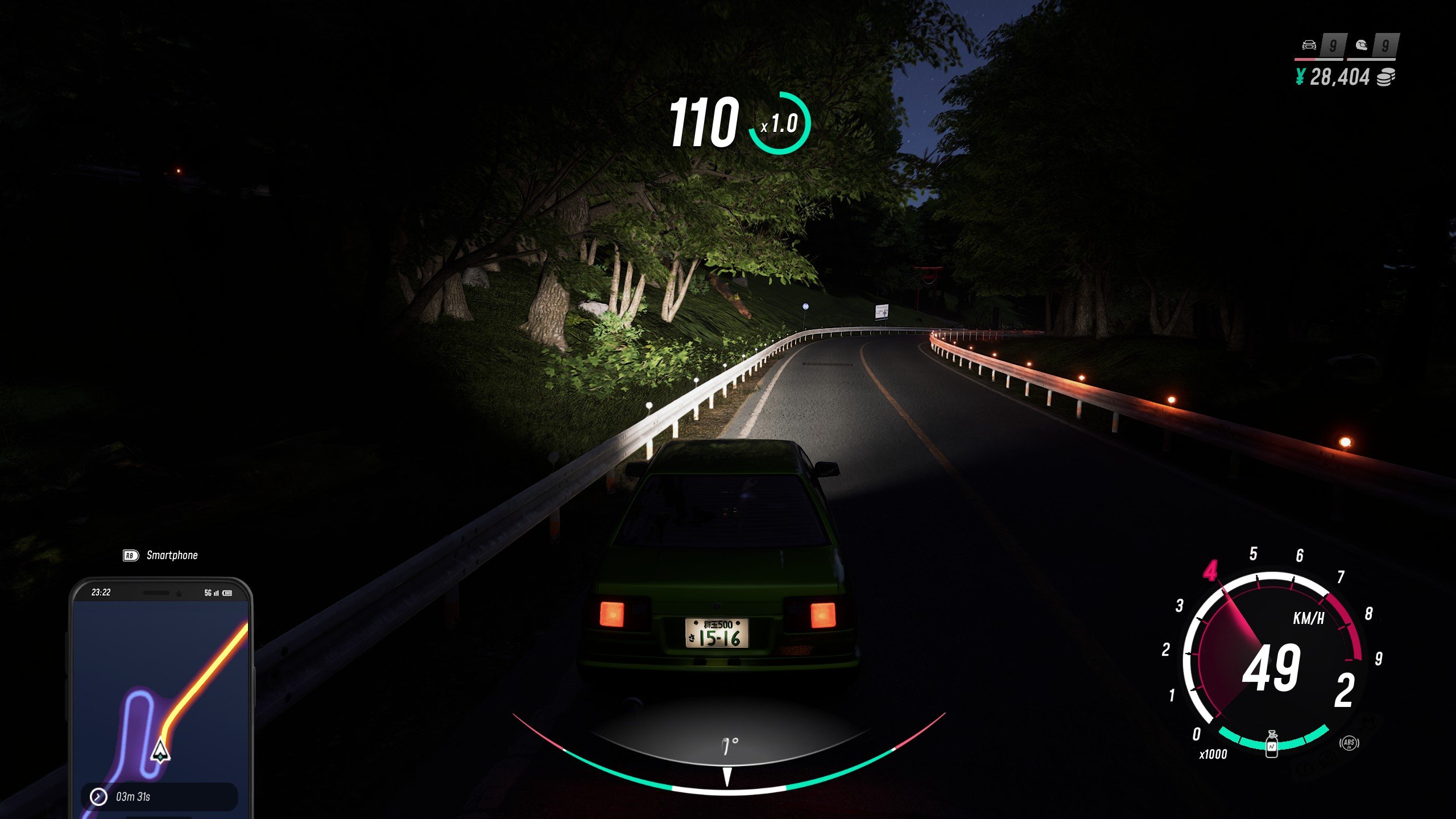
Task: Click the route time clock icon
Action: (x=99, y=797)
